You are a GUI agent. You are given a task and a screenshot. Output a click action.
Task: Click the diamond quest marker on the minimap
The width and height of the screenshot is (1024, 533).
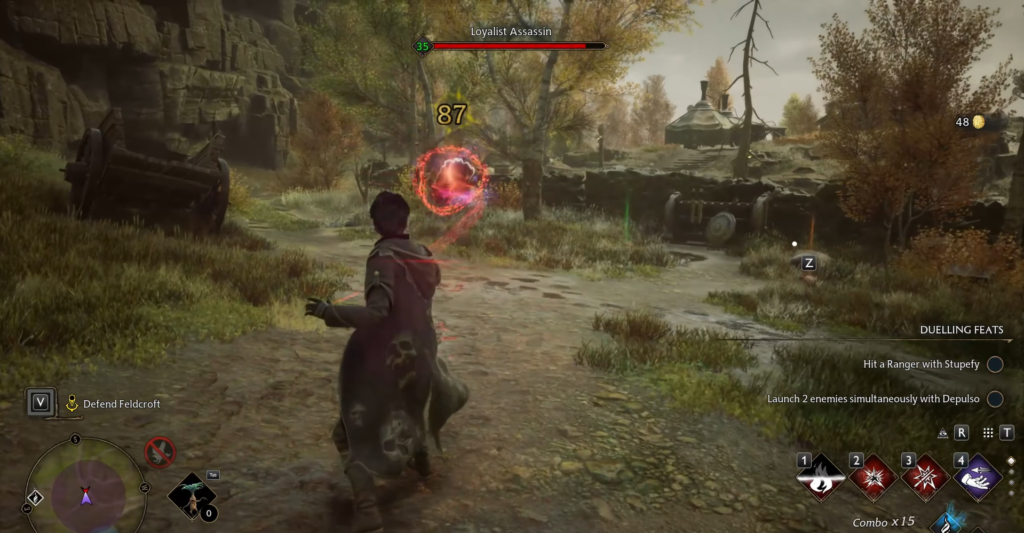[x=36, y=497]
